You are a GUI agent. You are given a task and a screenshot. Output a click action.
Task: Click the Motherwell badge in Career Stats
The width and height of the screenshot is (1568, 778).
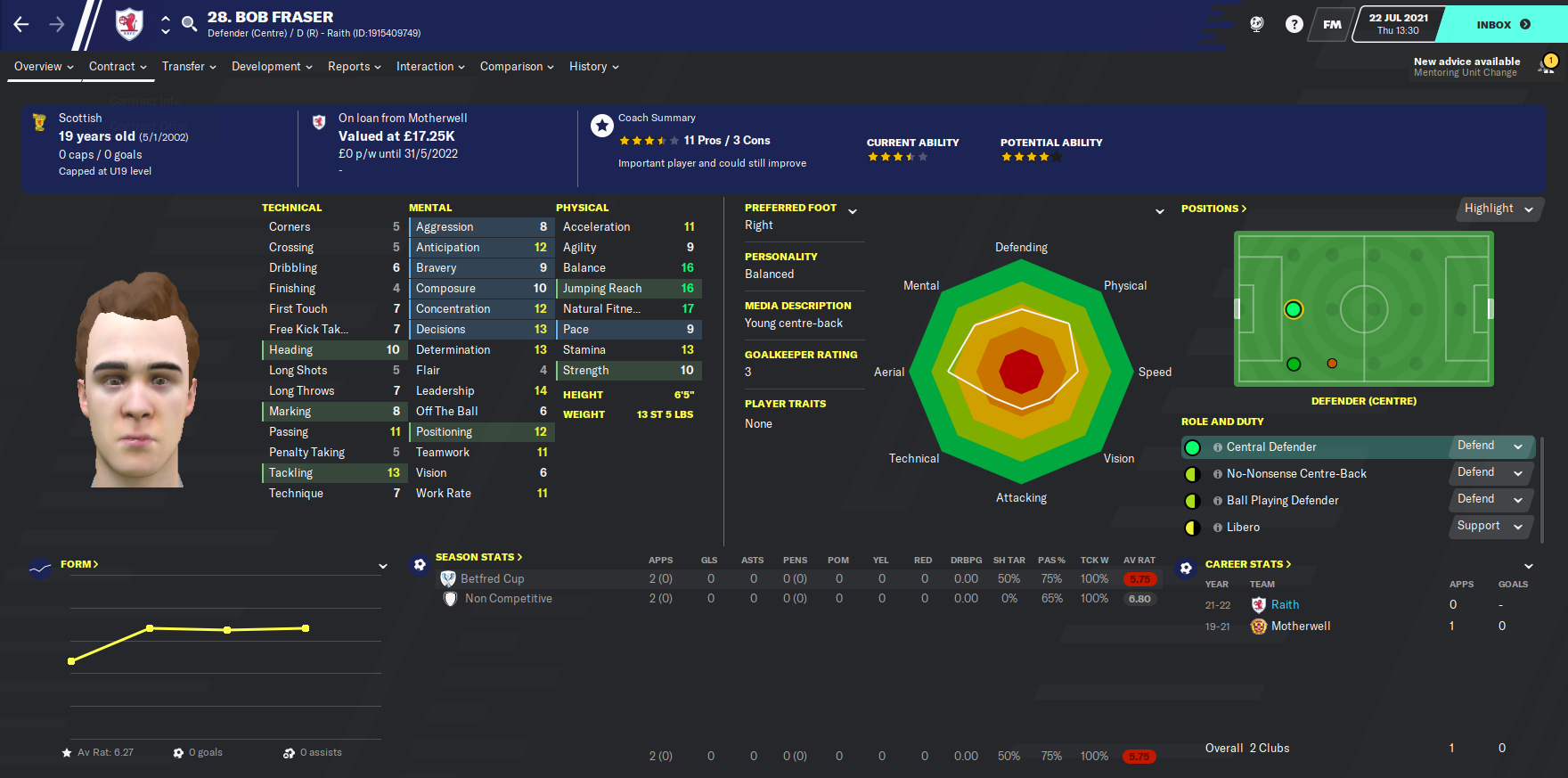pos(1258,626)
